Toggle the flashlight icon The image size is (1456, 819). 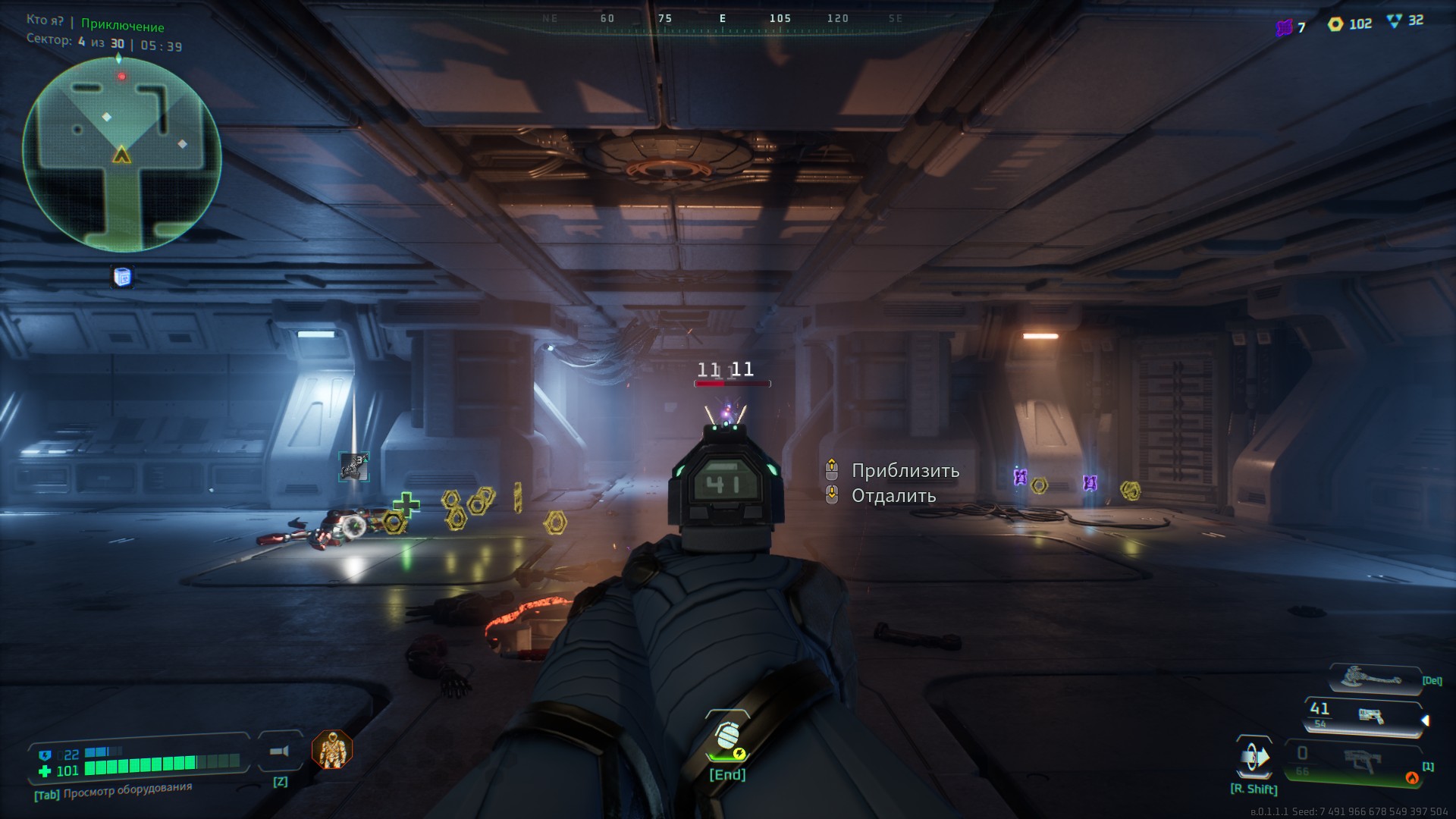click(280, 751)
